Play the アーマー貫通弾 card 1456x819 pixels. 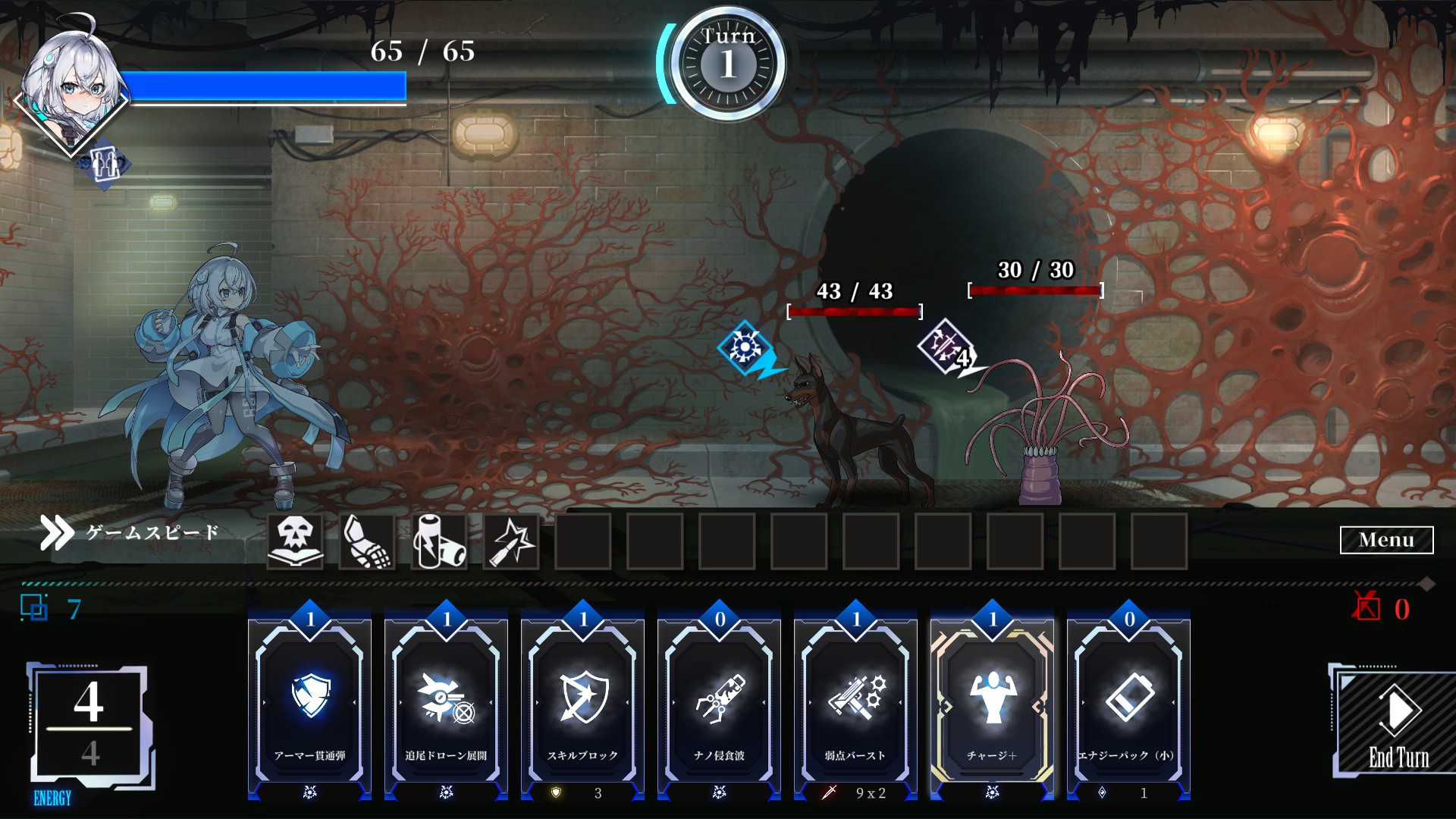[x=309, y=705]
